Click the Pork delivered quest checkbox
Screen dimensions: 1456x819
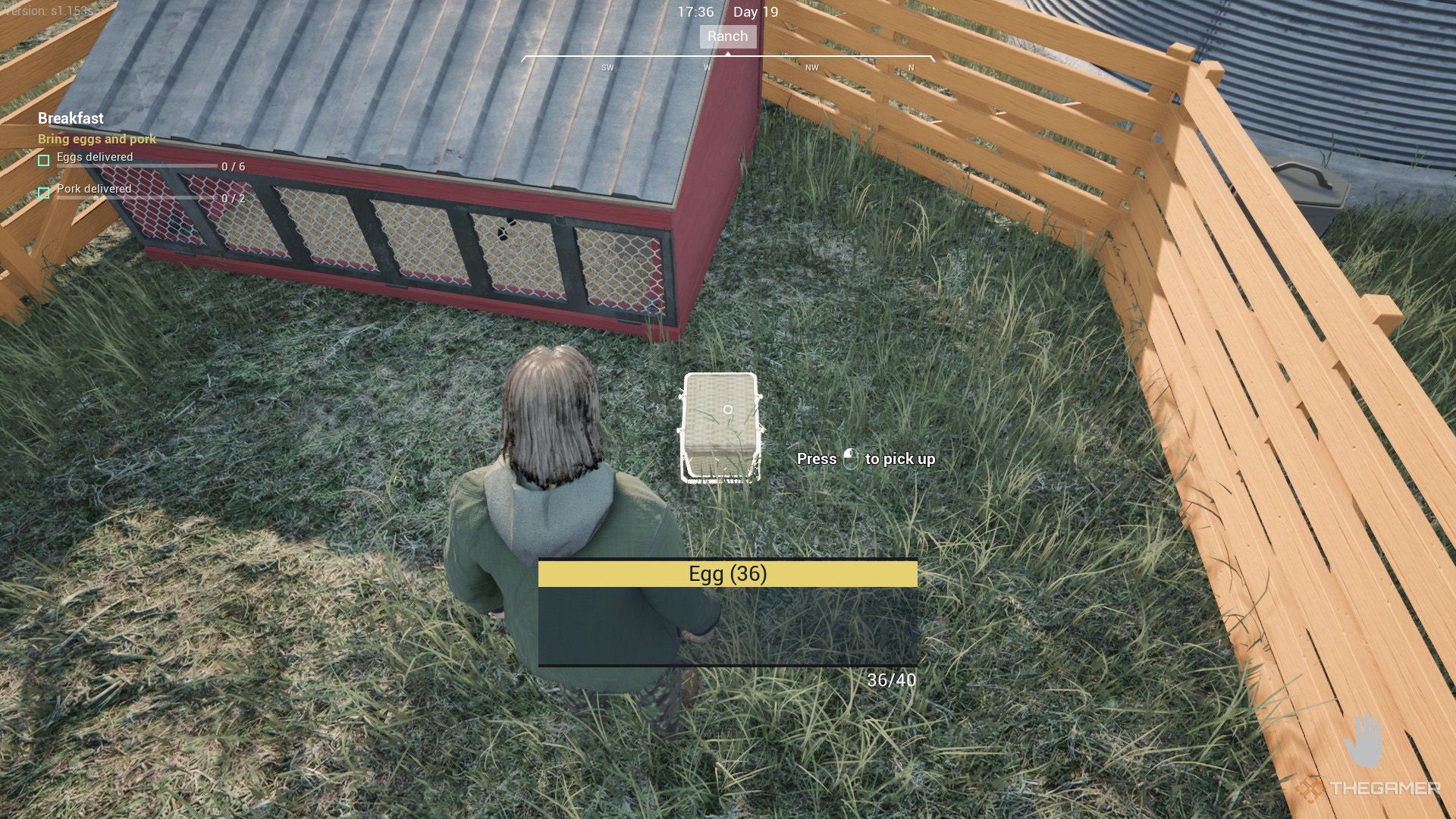pyautogui.click(x=42, y=193)
